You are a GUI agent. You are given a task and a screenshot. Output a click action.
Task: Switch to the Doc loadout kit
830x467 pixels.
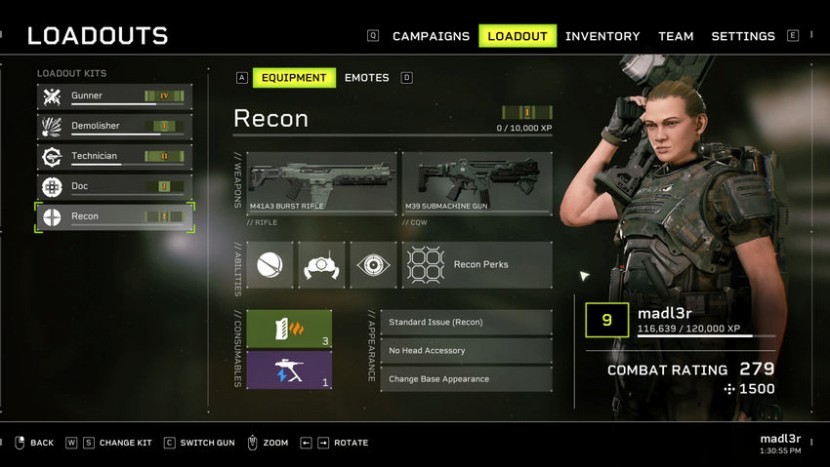click(x=114, y=186)
